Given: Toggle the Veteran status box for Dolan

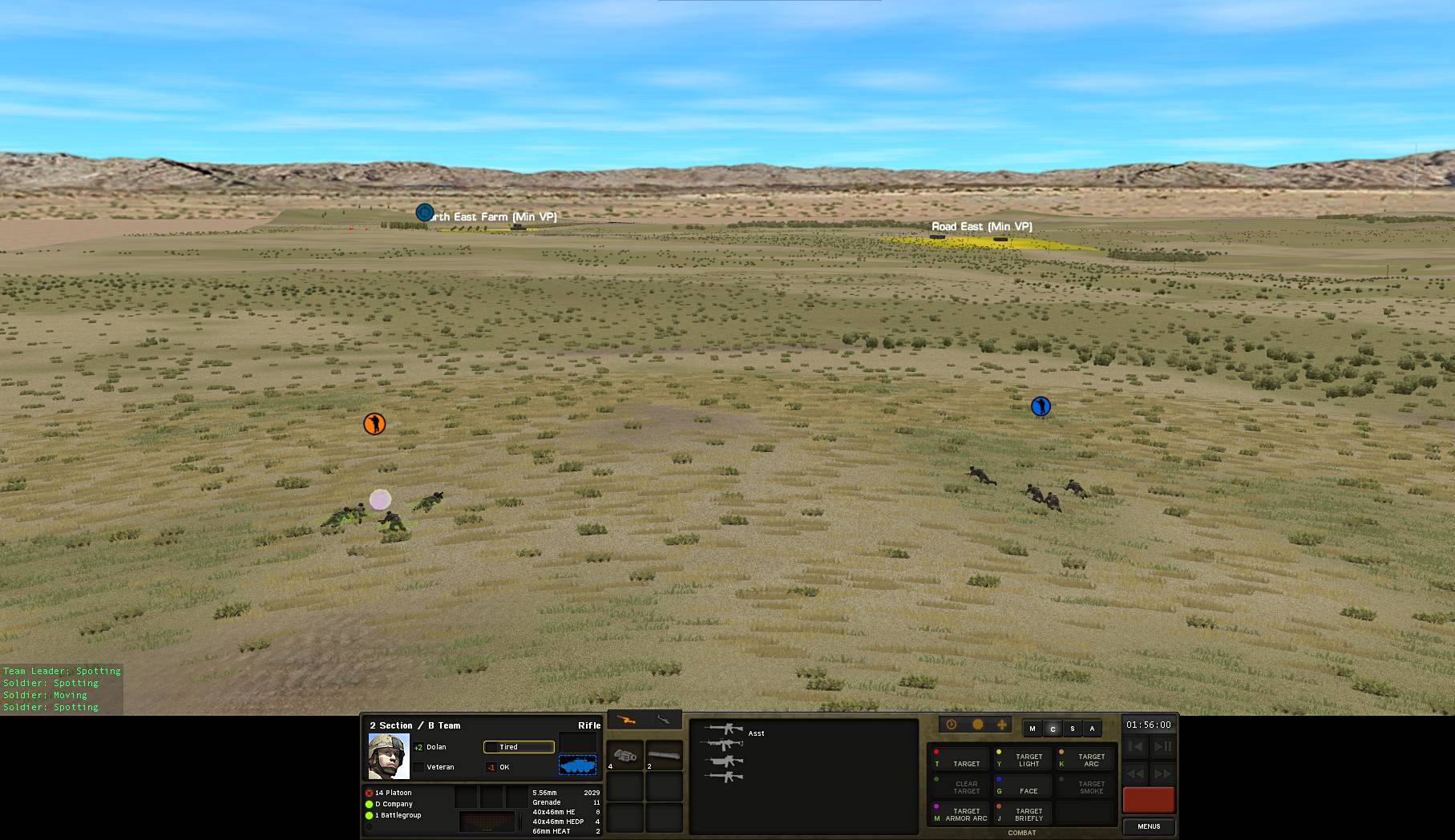Looking at the screenshot, I should coord(418,767).
